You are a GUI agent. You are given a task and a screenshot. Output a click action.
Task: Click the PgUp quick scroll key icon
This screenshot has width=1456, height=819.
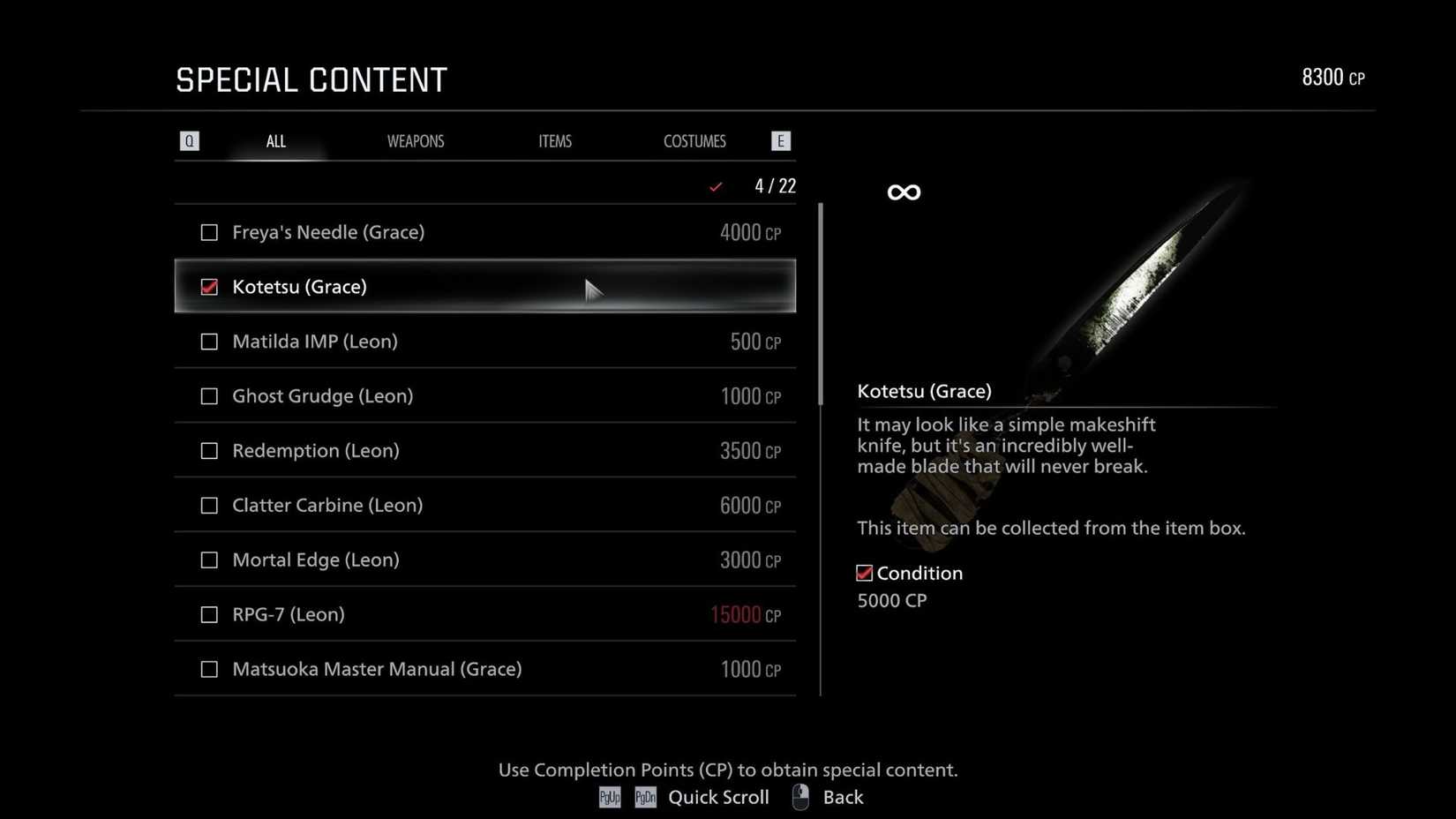point(609,797)
